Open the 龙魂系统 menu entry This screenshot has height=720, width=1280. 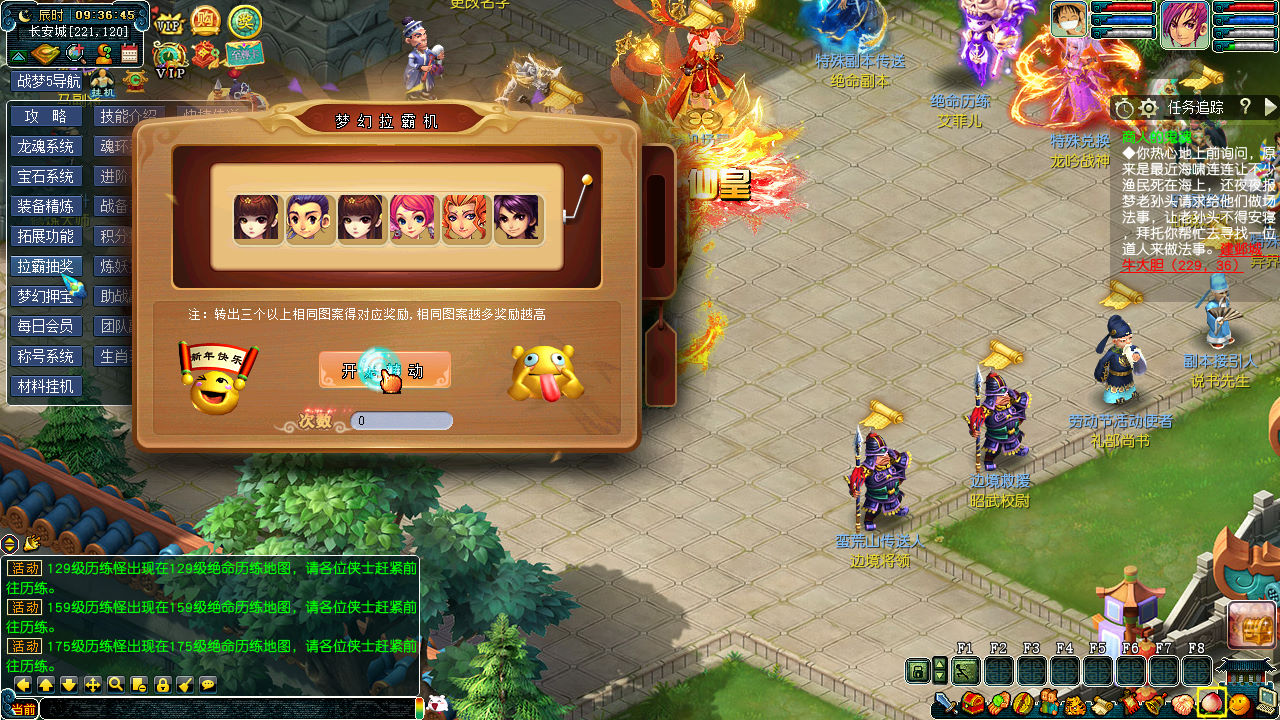tap(46, 146)
